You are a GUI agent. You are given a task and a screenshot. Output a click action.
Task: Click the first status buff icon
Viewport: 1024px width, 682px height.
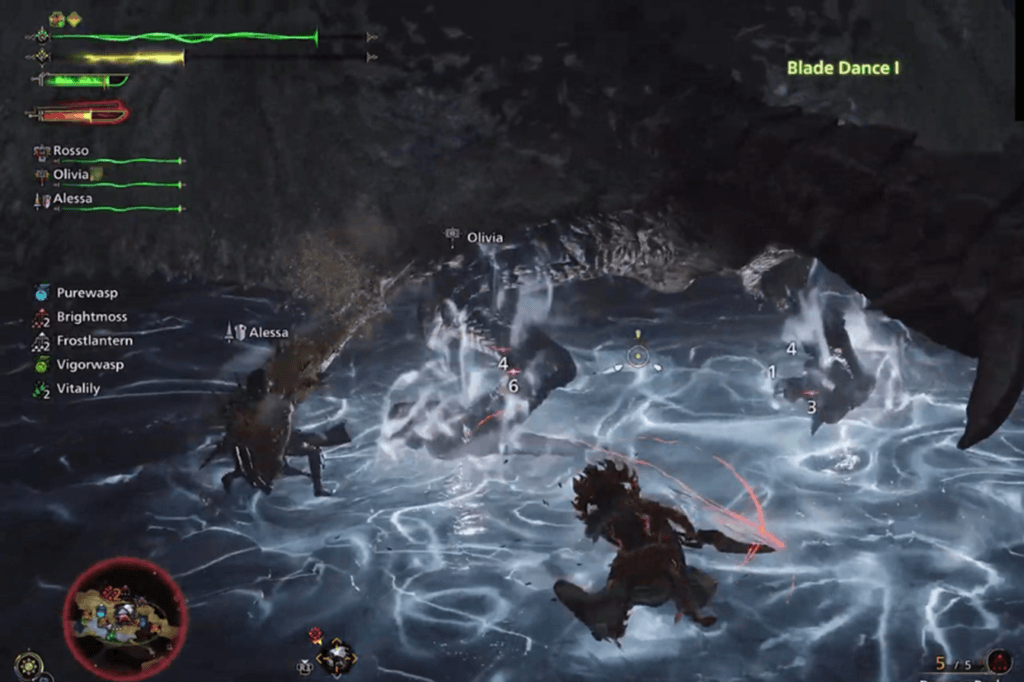pyautogui.click(x=55, y=19)
